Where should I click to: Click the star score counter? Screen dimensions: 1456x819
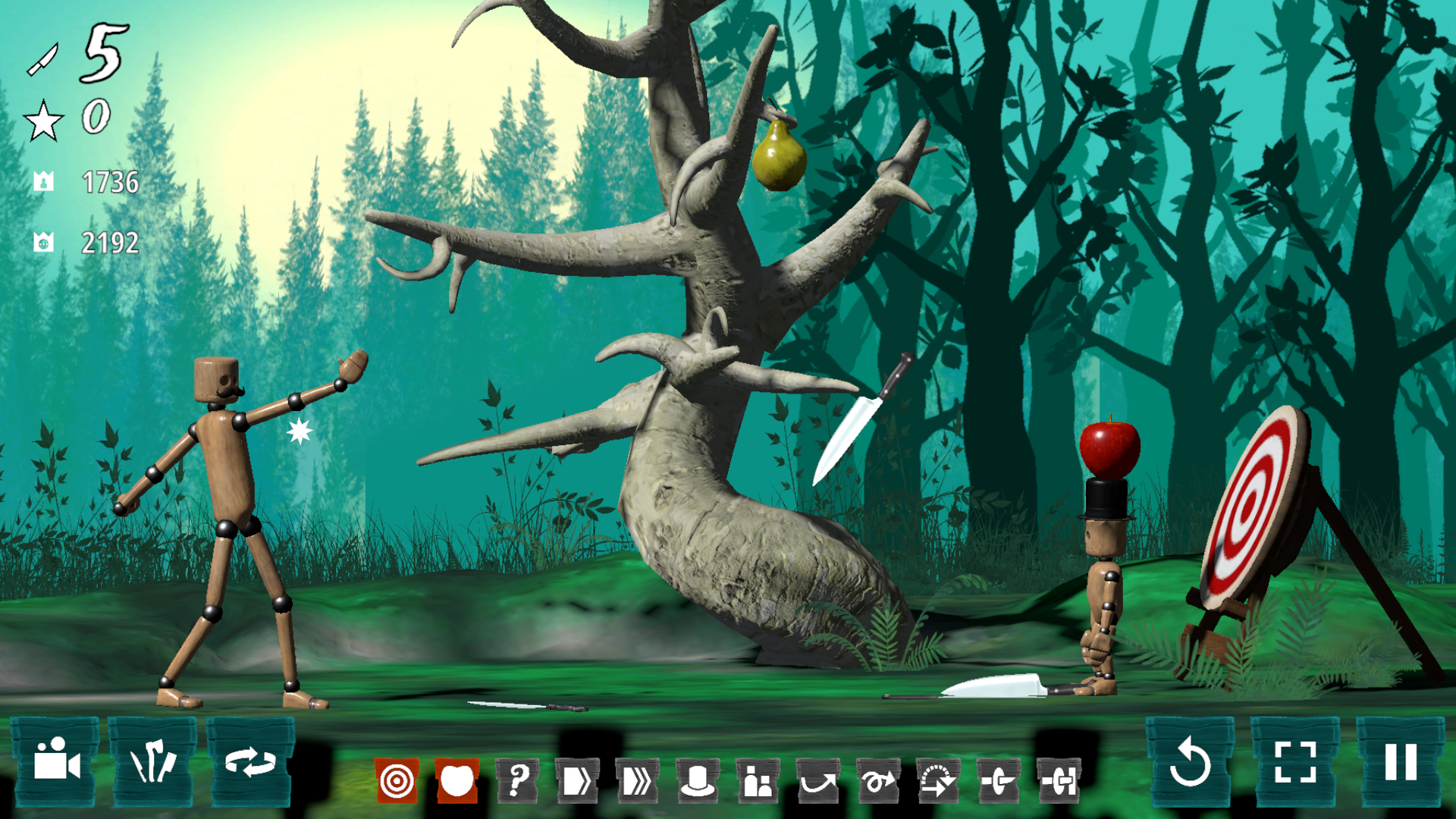[72, 118]
